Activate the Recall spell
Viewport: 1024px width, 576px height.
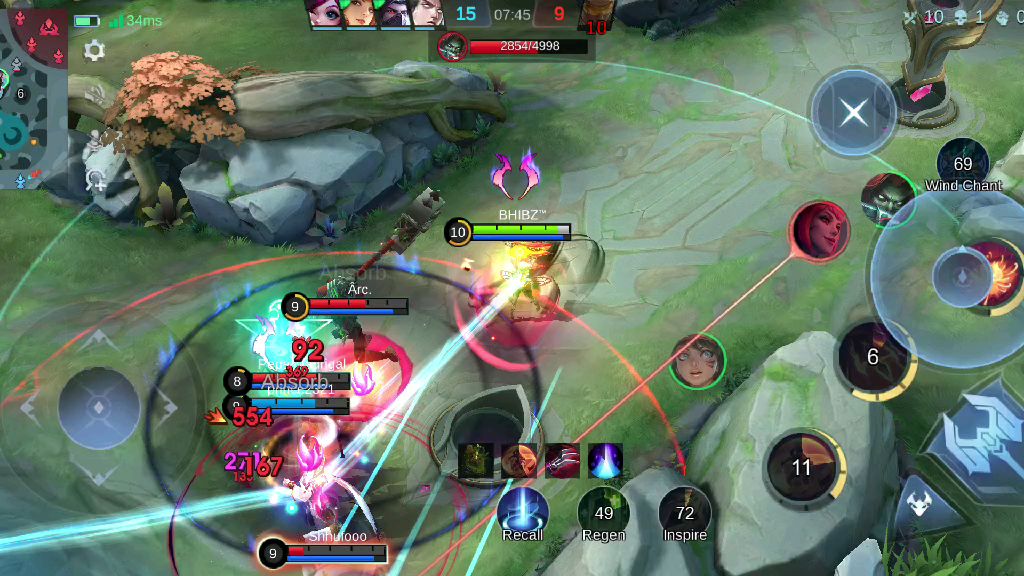522,512
